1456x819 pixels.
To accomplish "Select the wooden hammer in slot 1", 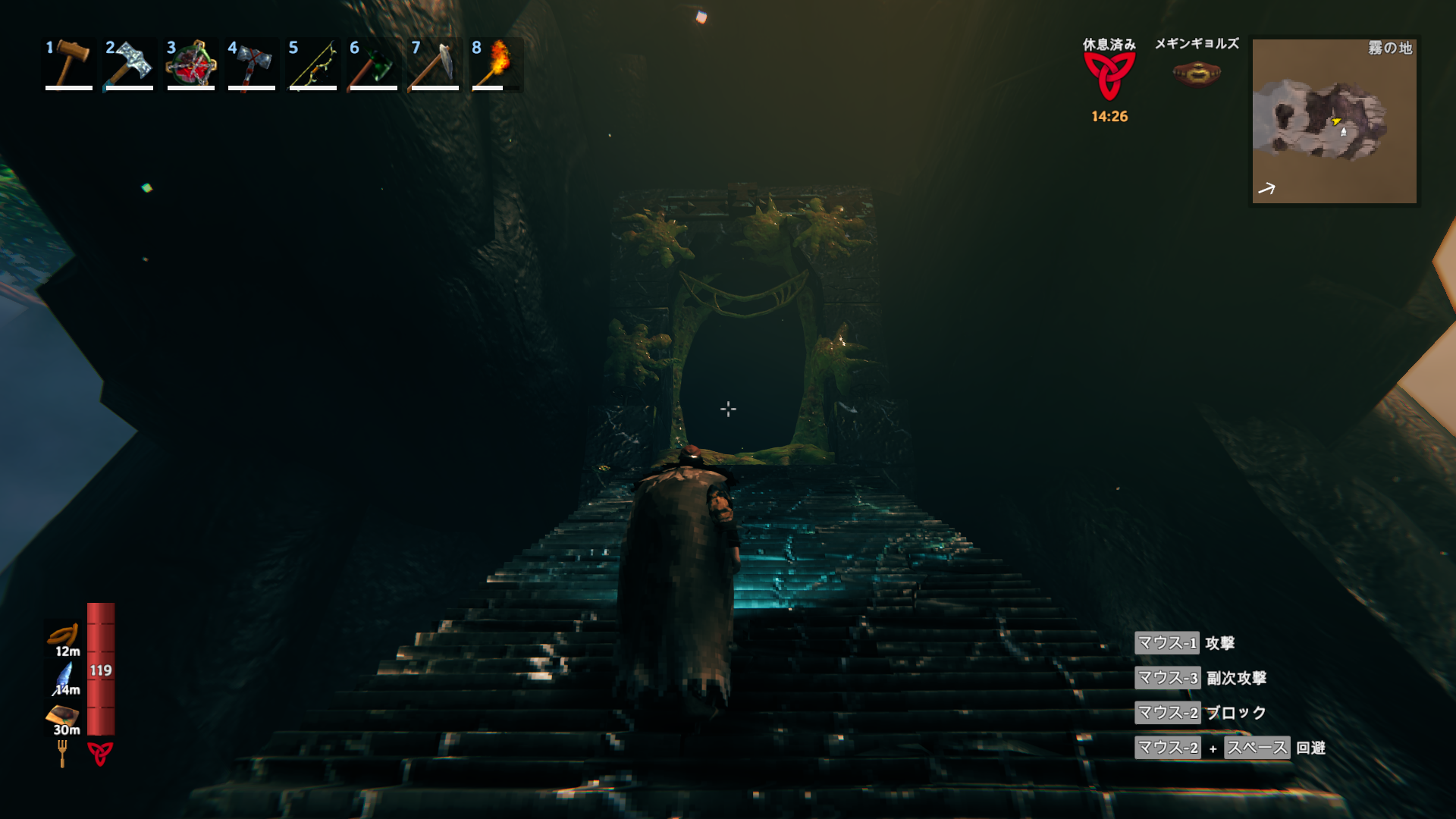I will 69,64.
